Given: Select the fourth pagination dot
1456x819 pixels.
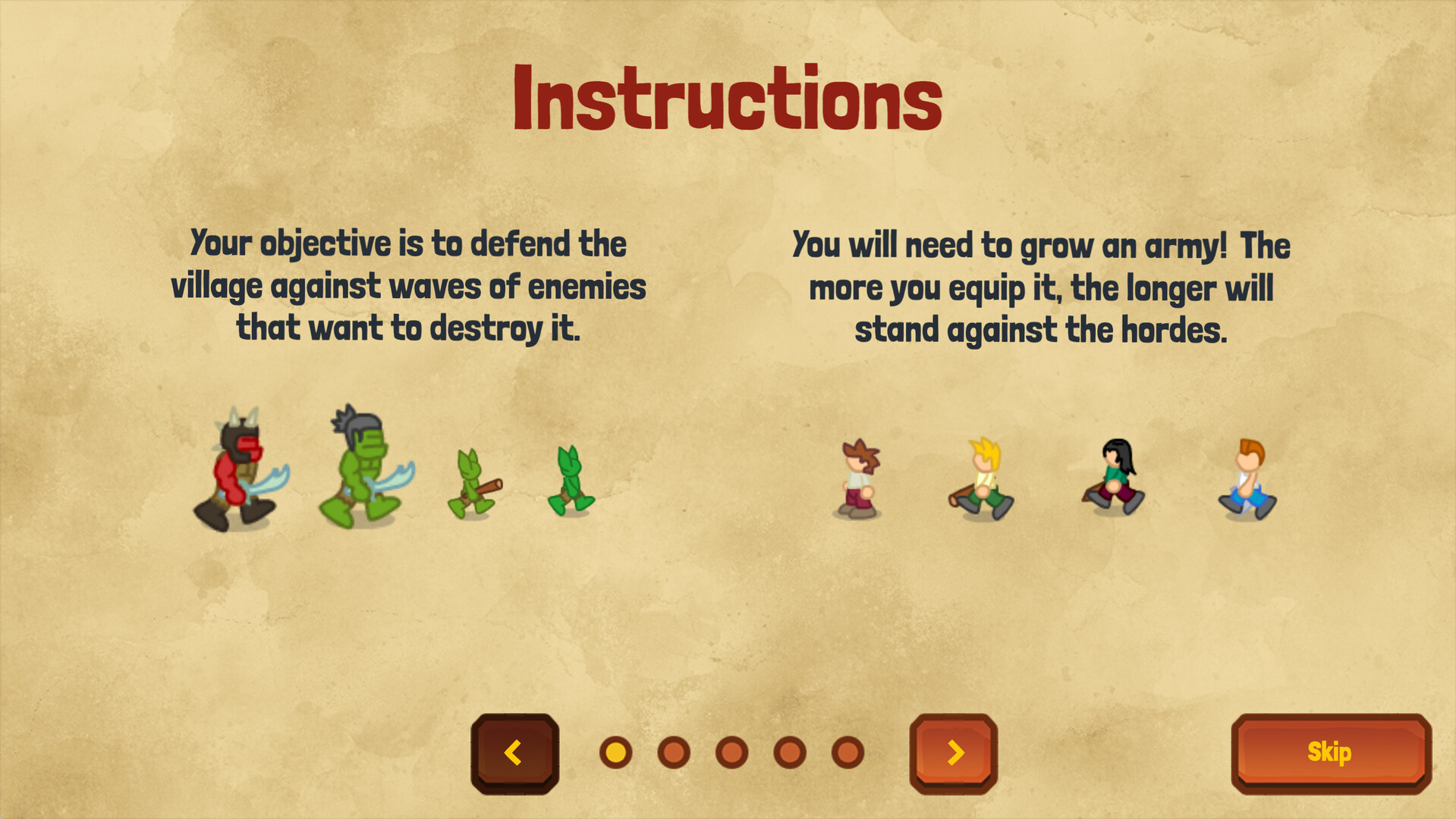Looking at the screenshot, I should pos(788,753).
